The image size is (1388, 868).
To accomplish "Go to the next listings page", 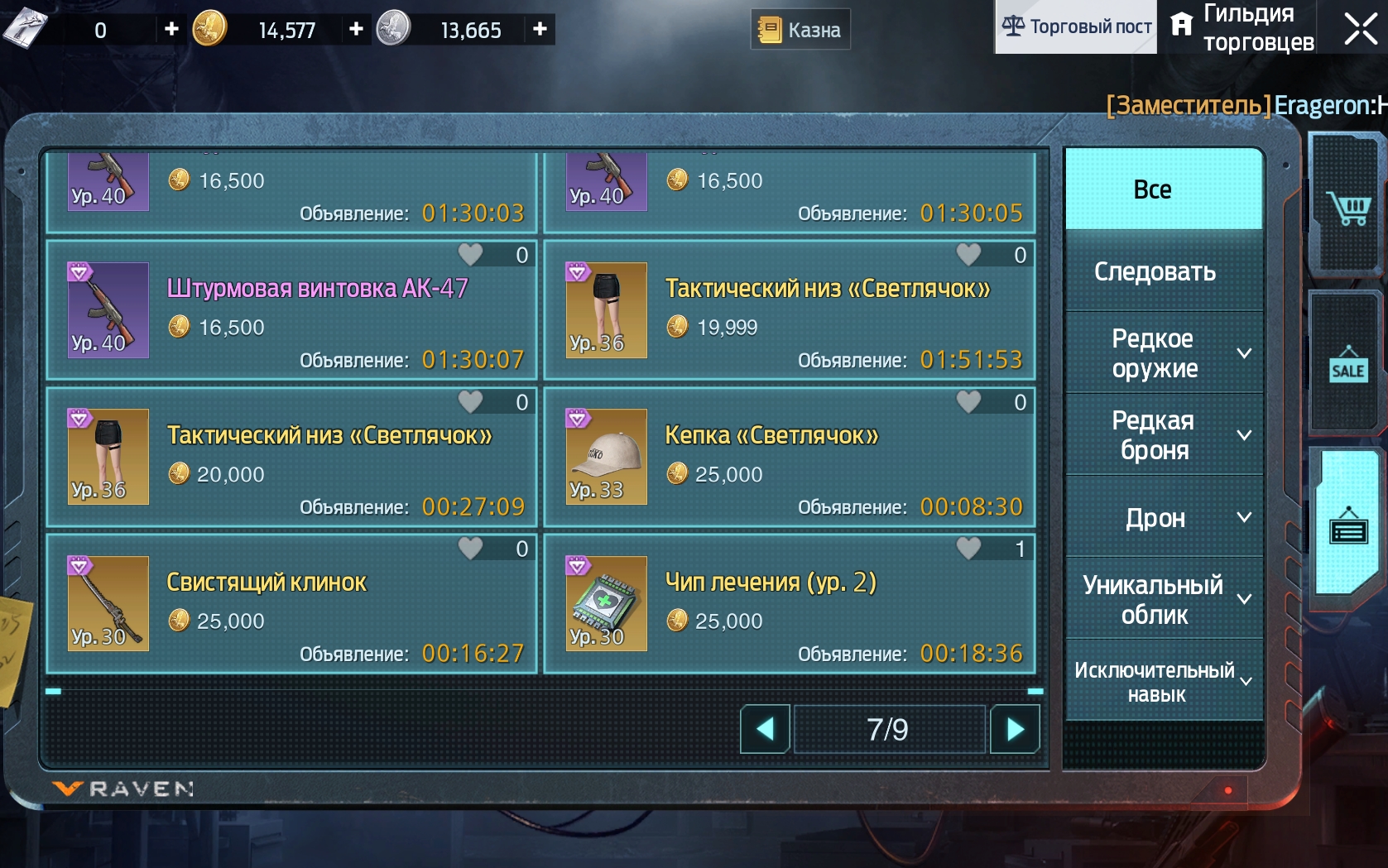I will (1015, 729).
